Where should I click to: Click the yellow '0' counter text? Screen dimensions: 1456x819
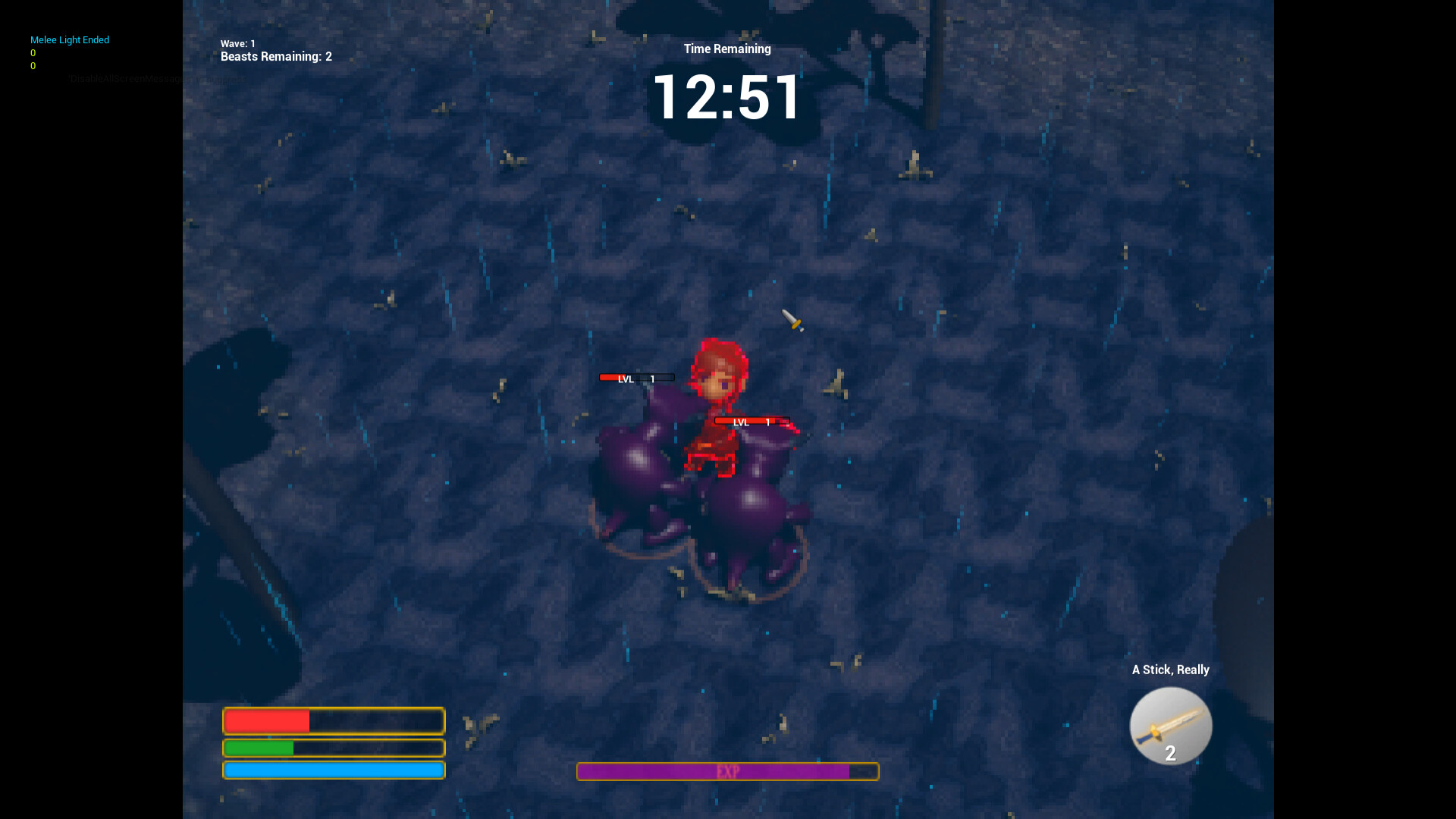[x=33, y=53]
